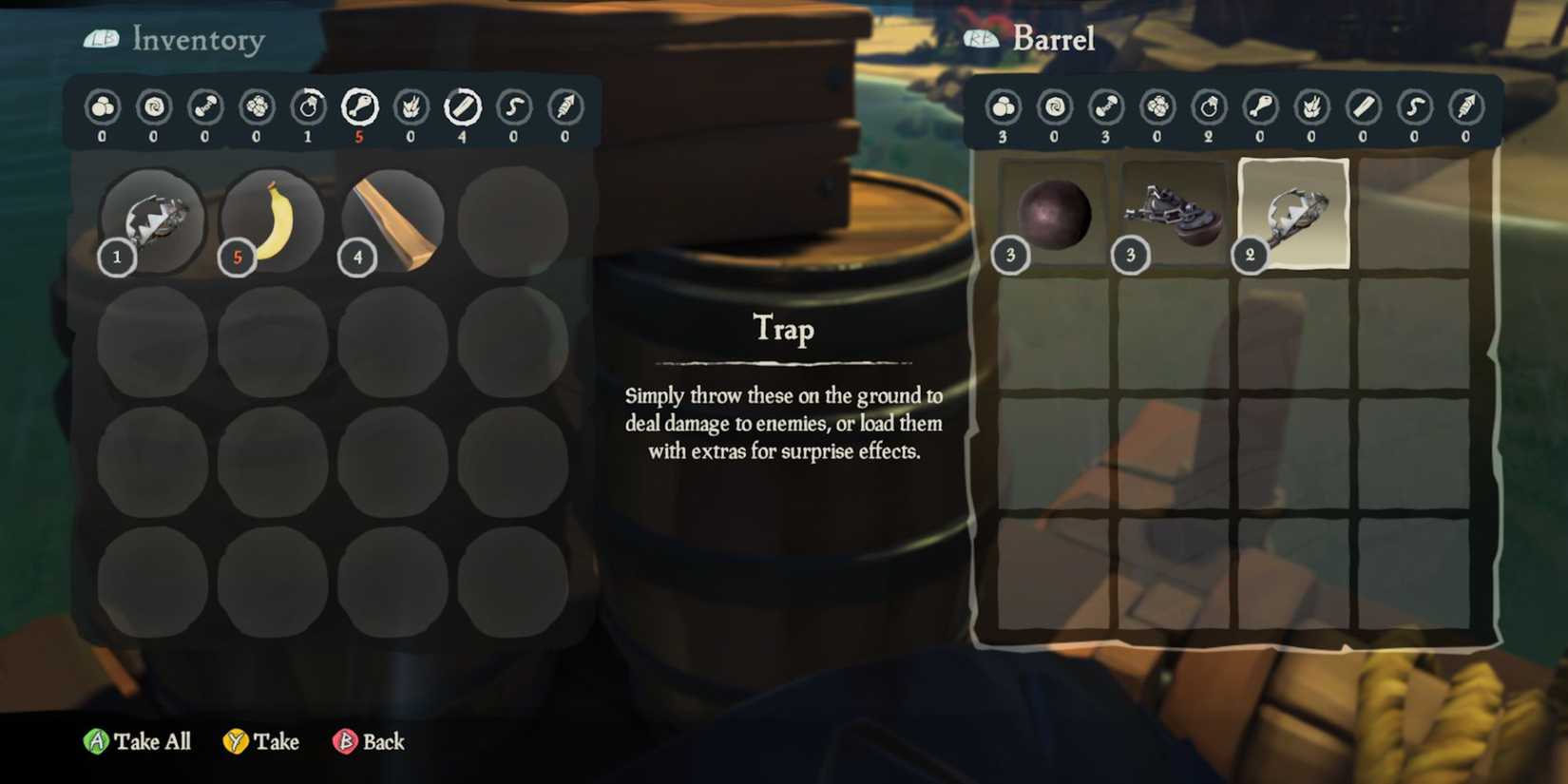Click the bait worm filter icon in Inventory
The height and width of the screenshot is (784, 1568).
pos(515,109)
